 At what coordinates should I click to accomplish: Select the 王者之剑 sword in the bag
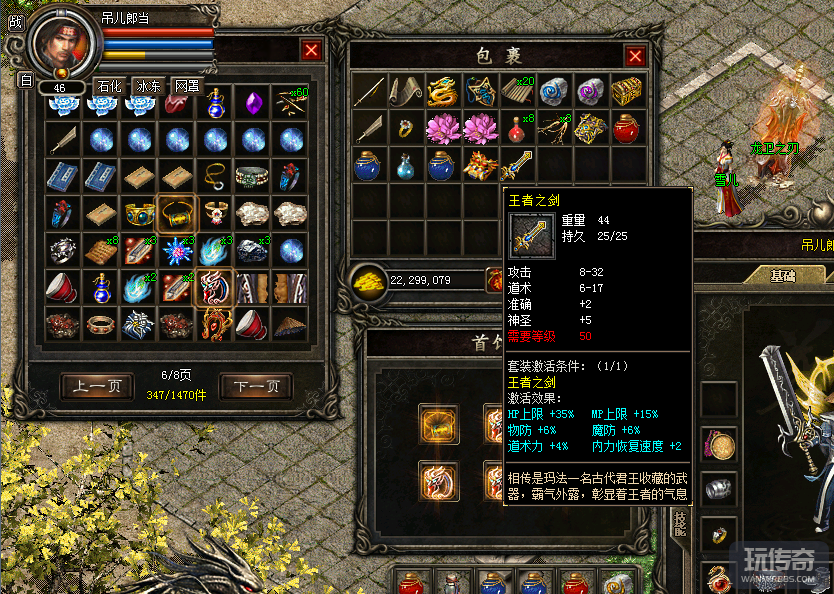pos(517,164)
